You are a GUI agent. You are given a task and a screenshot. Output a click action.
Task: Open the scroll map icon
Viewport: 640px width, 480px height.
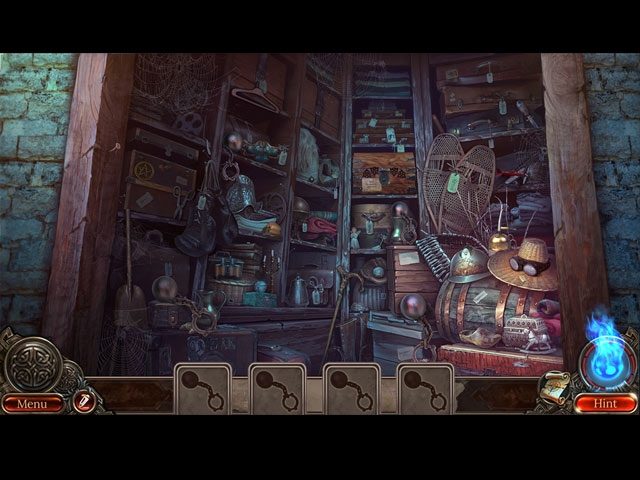[x=553, y=389]
